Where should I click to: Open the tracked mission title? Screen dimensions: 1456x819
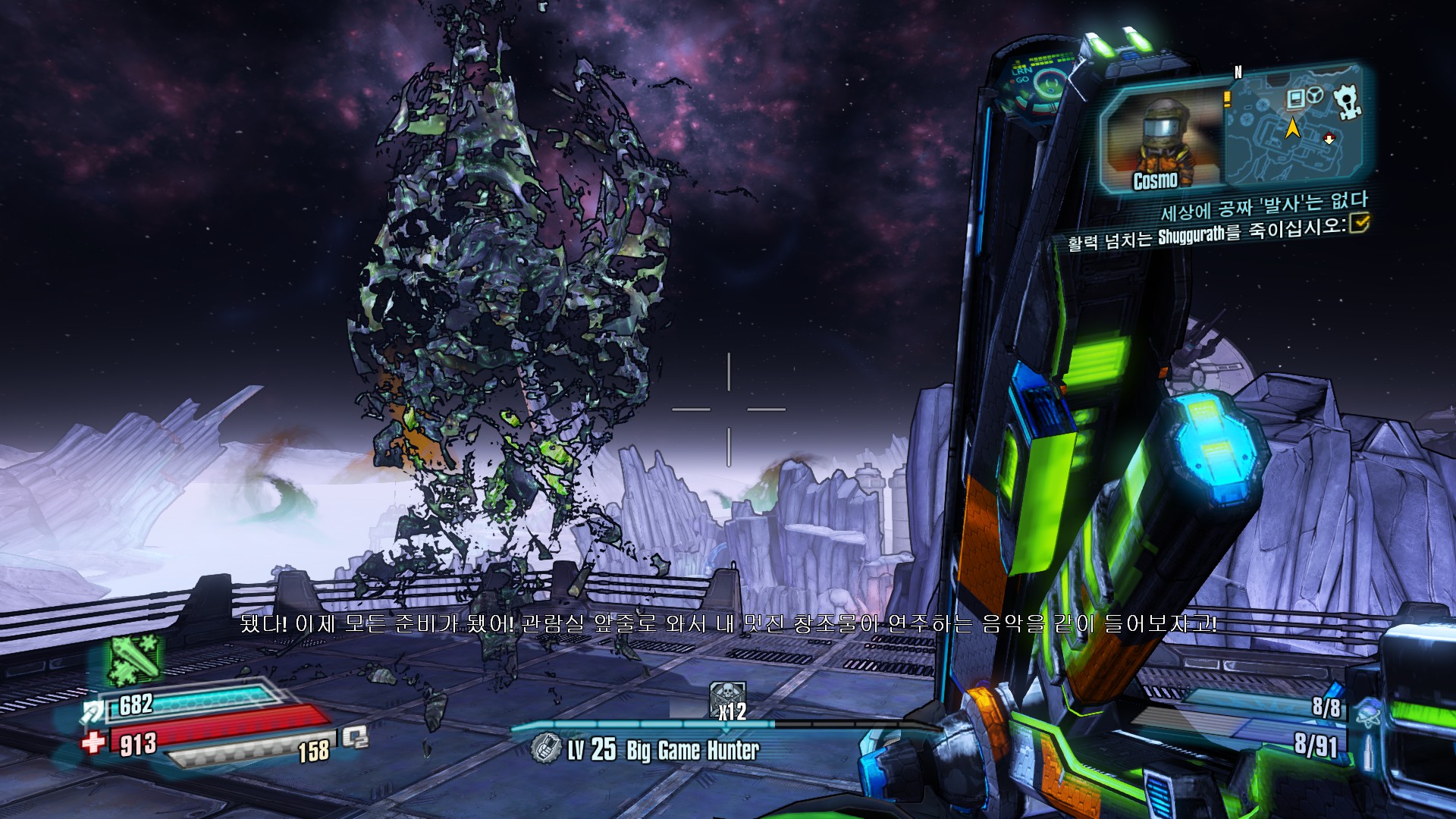click(x=1264, y=206)
